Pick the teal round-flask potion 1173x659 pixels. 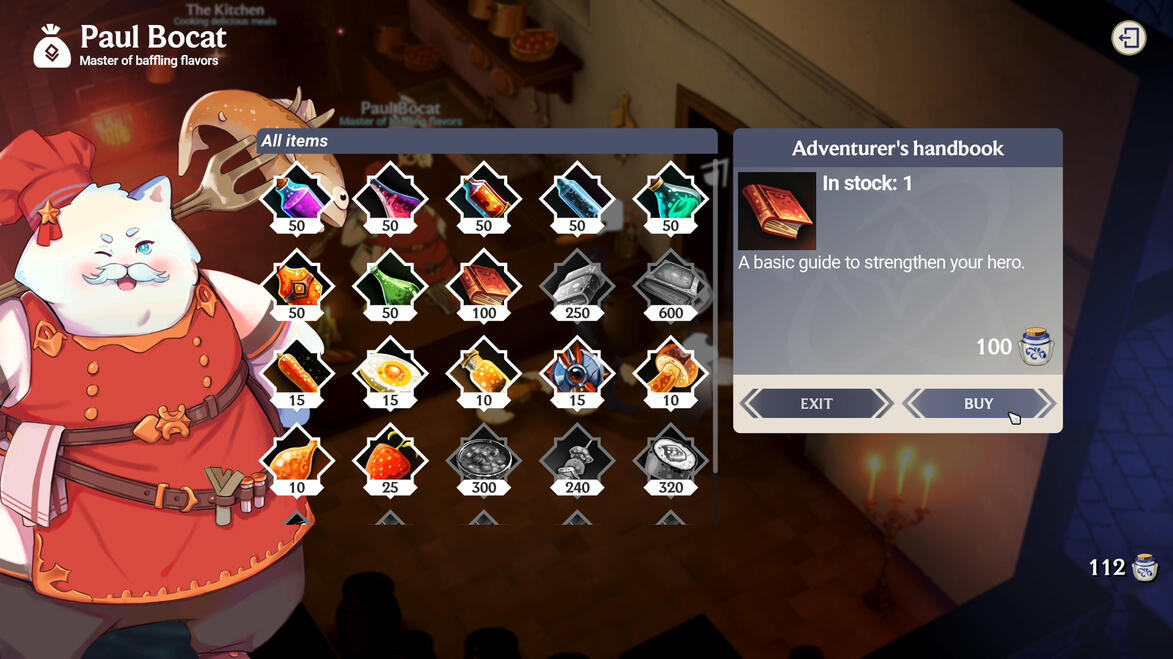click(670, 196)
